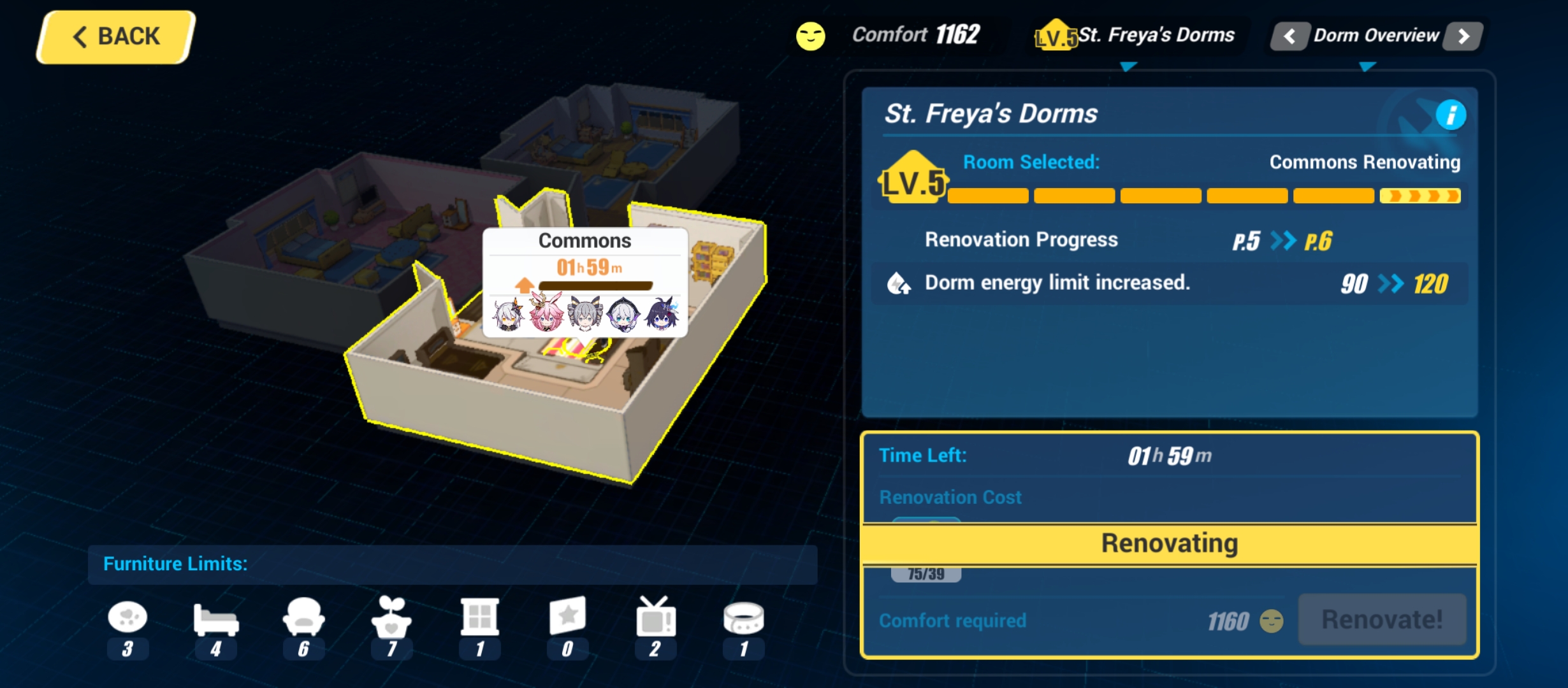Click the room level progress bar
Viewport: 1568px width, 688px height.
(1205, 196)
